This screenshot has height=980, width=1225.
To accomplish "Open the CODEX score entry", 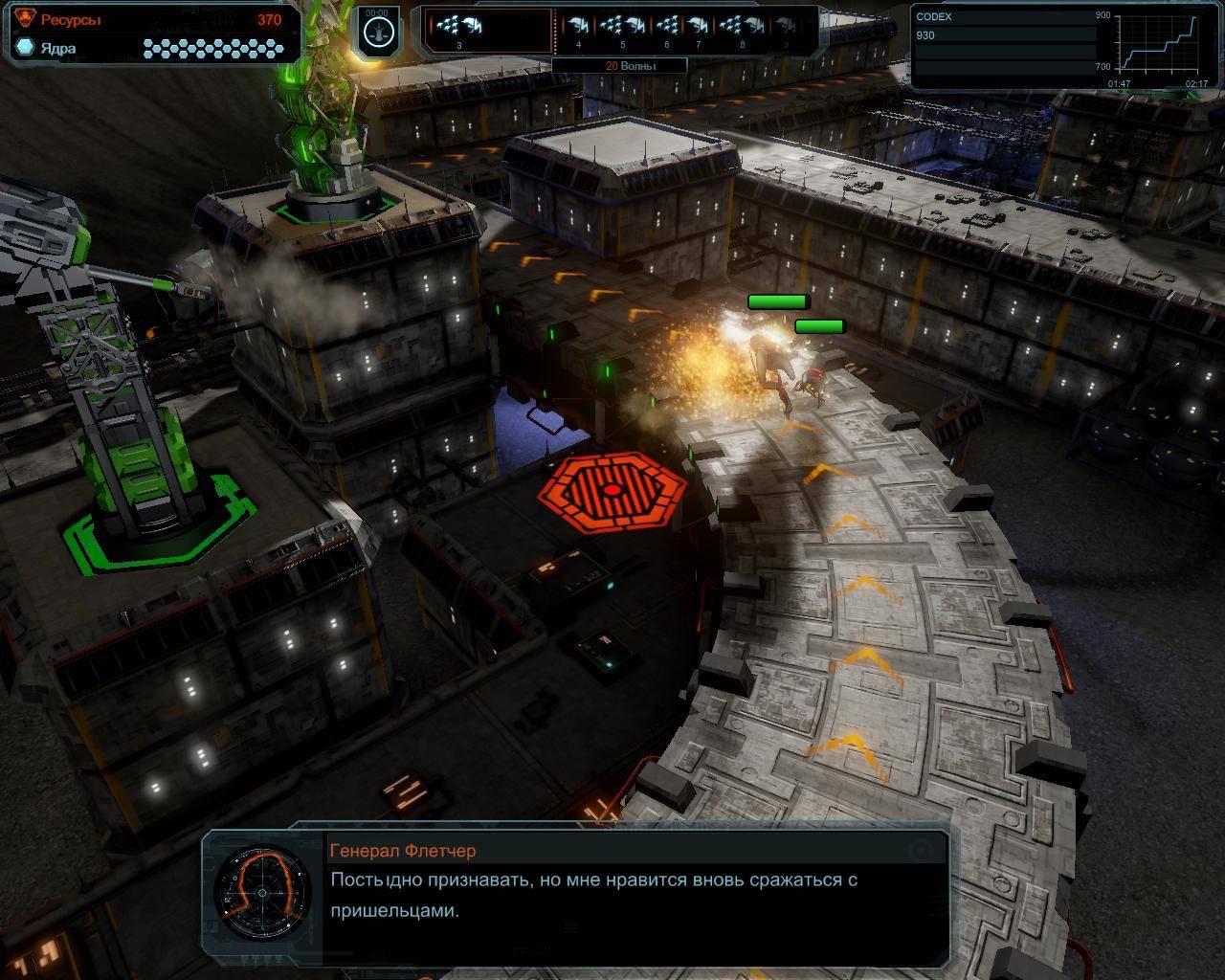I will 1003,27.
